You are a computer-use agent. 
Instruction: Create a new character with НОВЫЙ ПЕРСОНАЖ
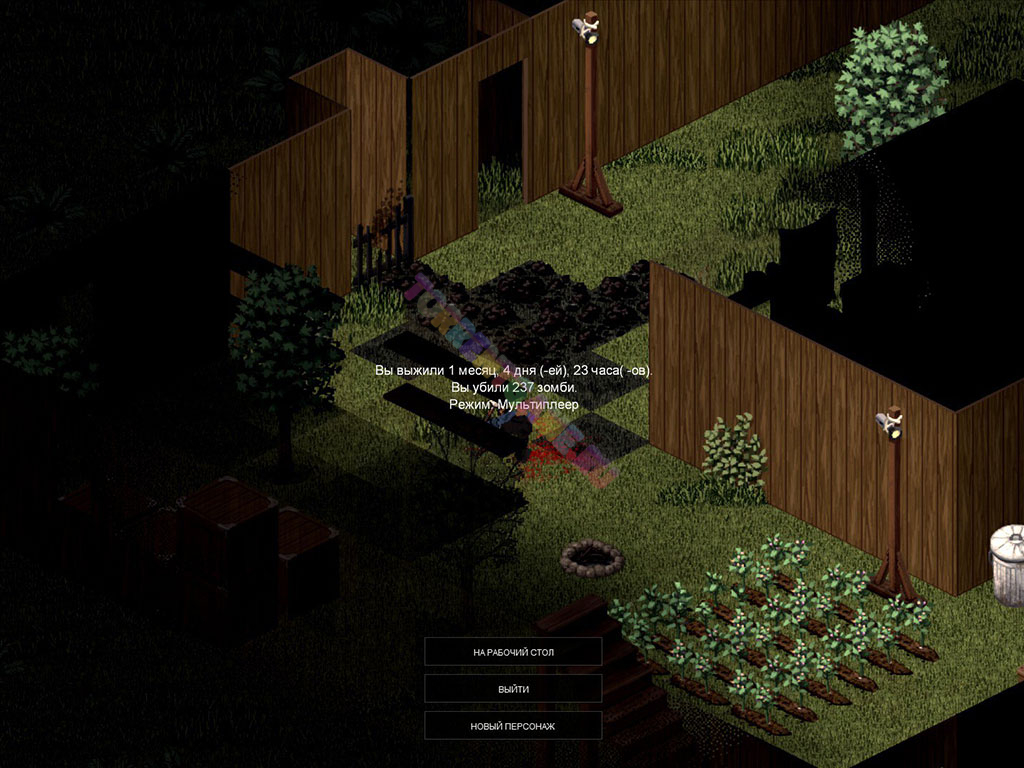coord(513,726)
